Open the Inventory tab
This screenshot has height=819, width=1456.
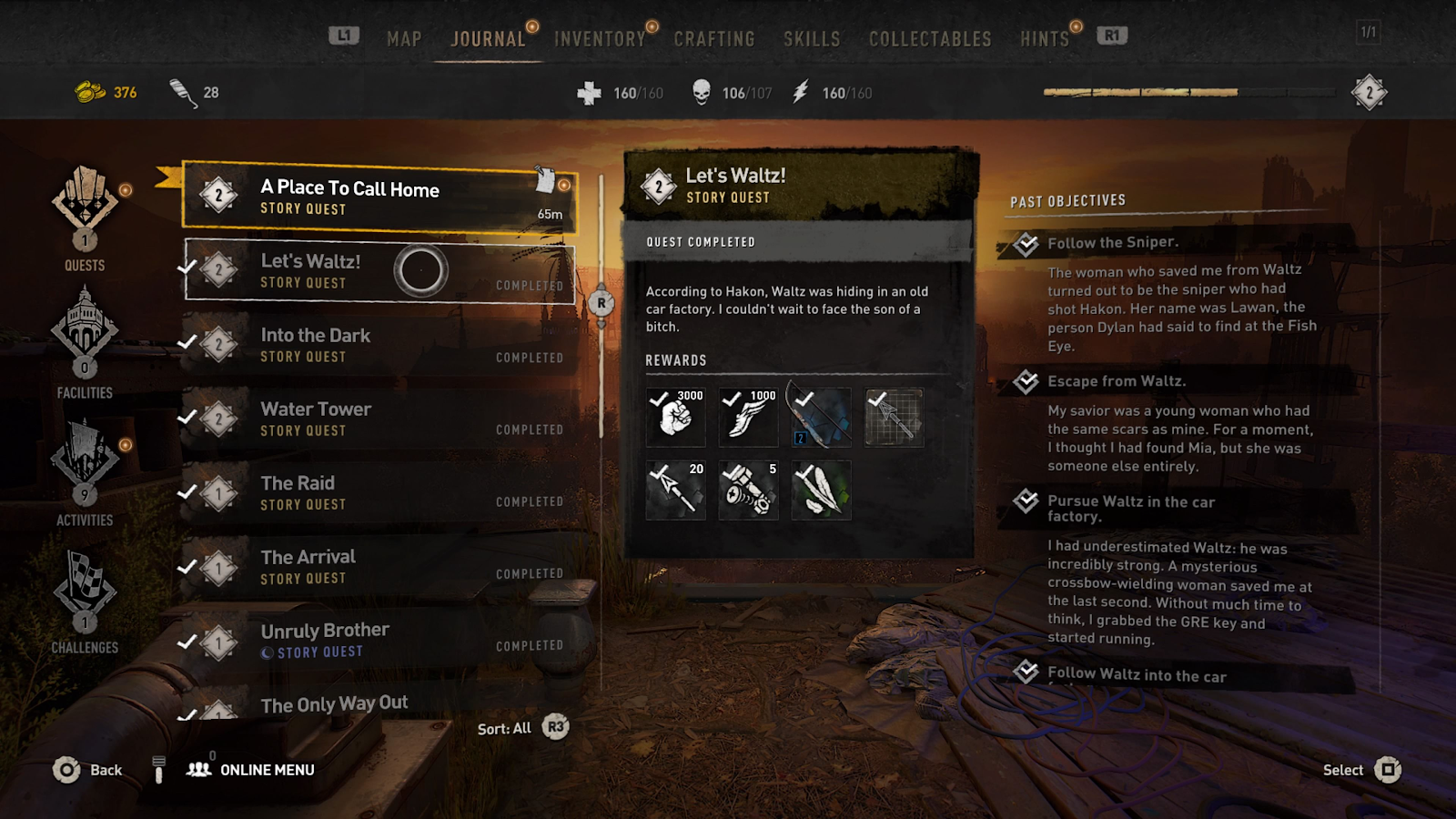[x=600, y=39]
